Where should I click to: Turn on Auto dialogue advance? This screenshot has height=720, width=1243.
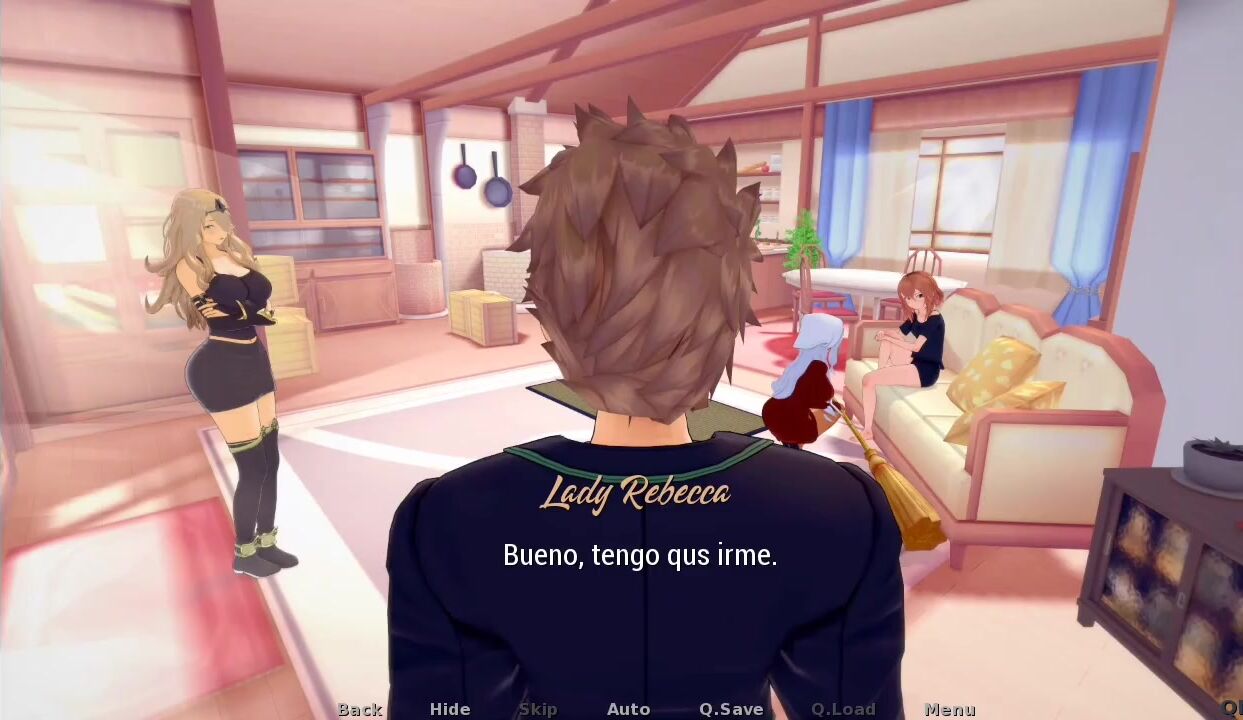point(628,709)
